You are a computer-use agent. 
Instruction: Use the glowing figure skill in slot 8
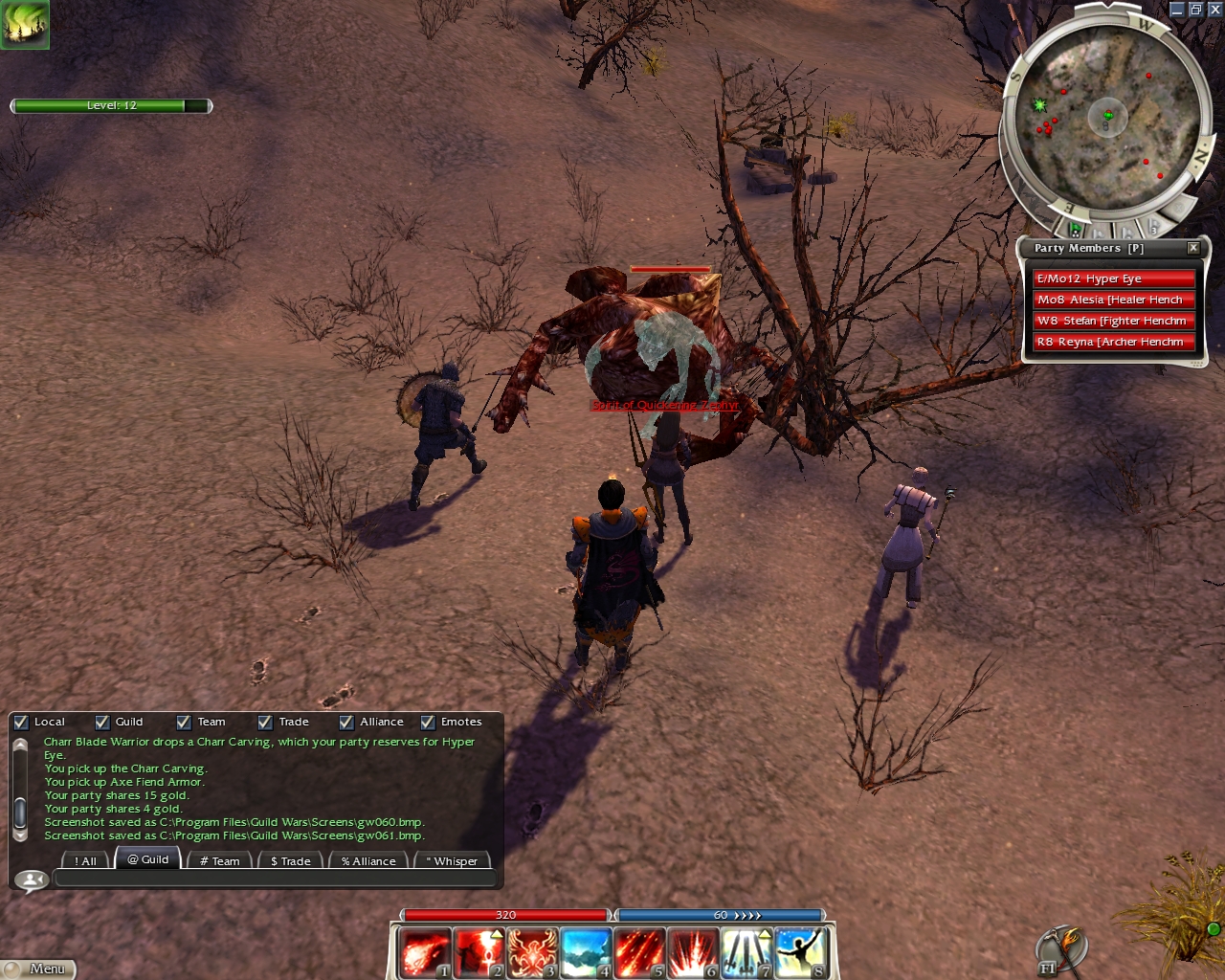800,953
